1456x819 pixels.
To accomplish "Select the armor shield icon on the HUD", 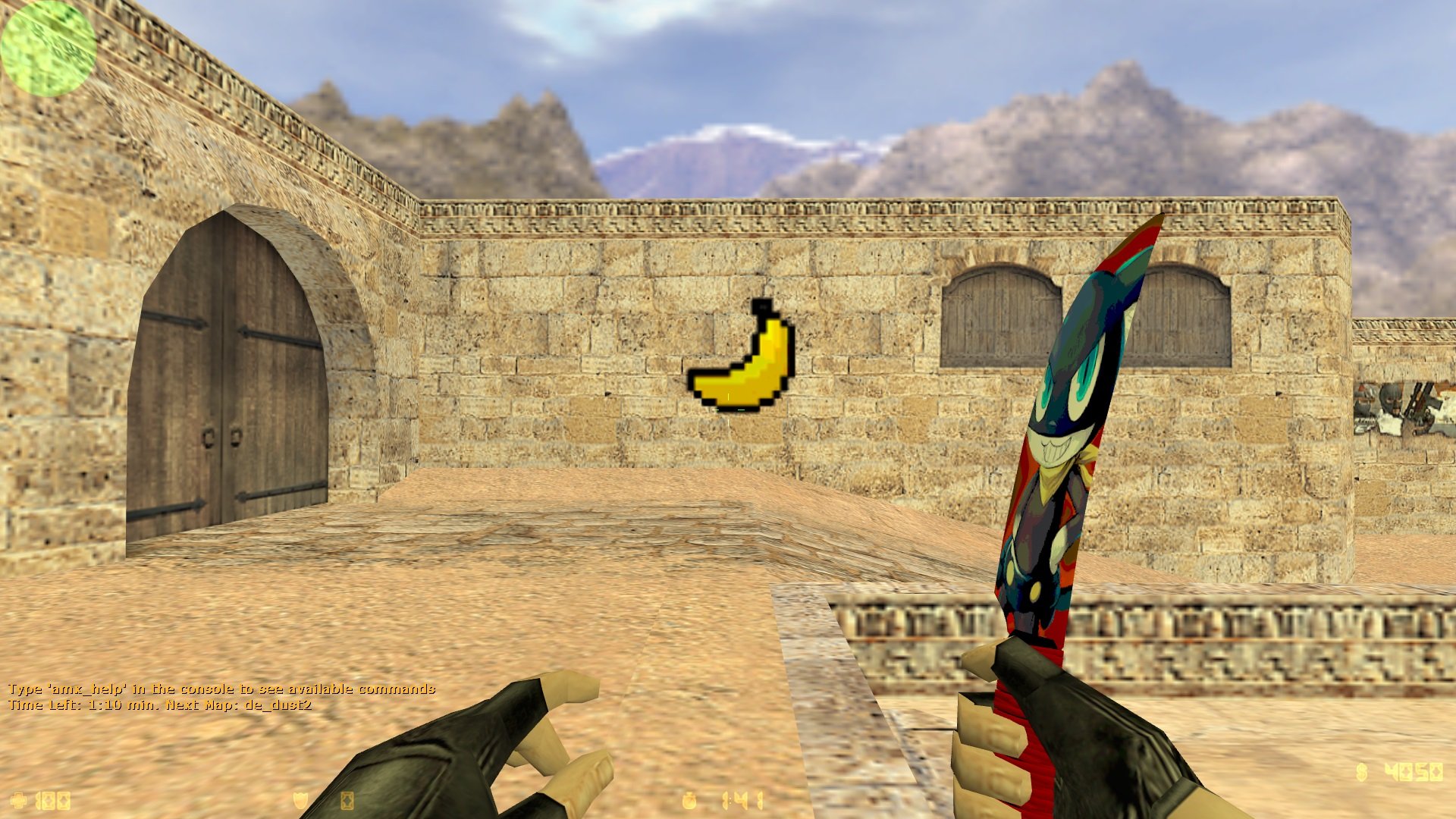I will click(x=300, y=799).
